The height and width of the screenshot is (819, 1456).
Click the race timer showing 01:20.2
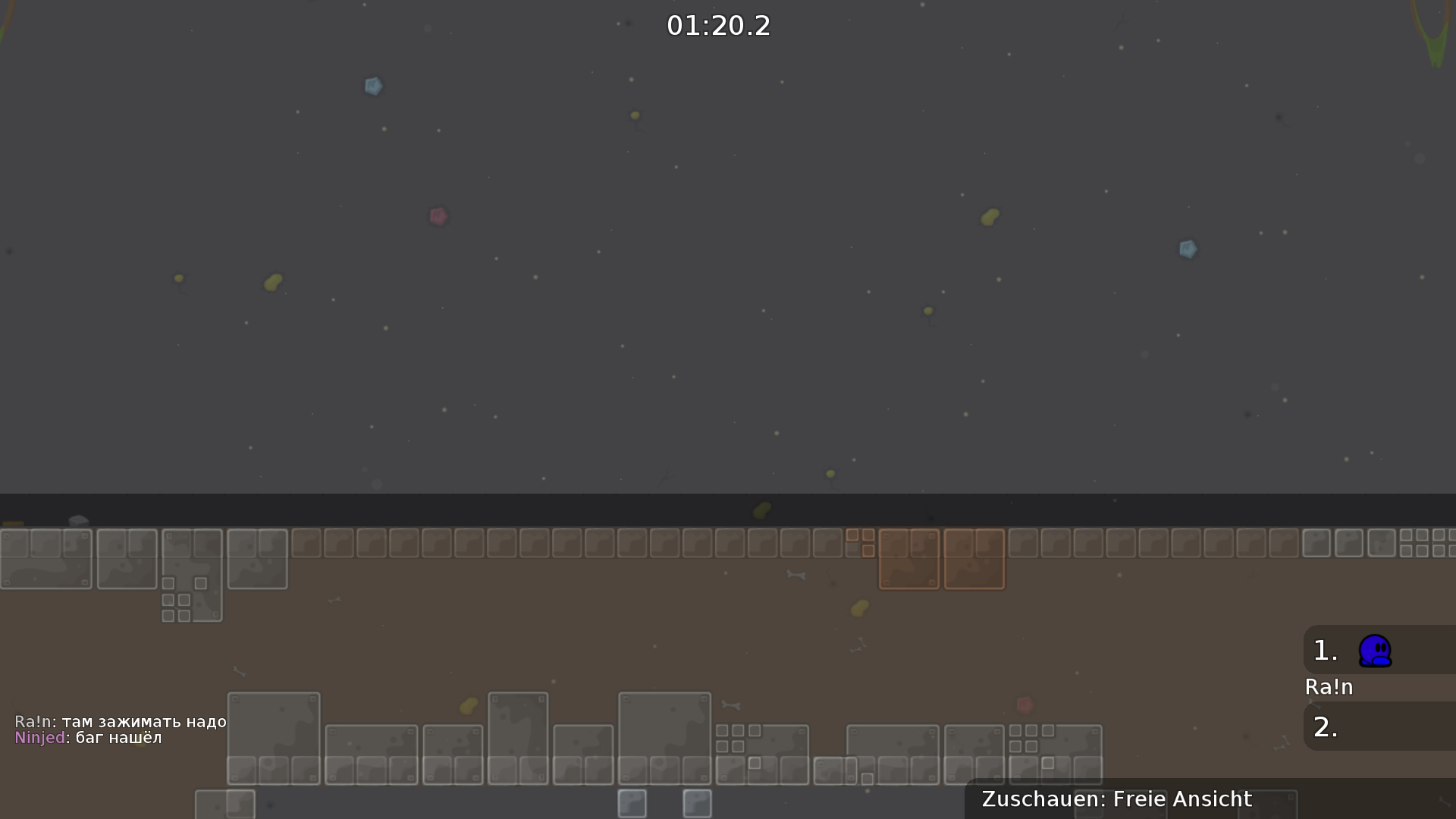pos(718,25)
